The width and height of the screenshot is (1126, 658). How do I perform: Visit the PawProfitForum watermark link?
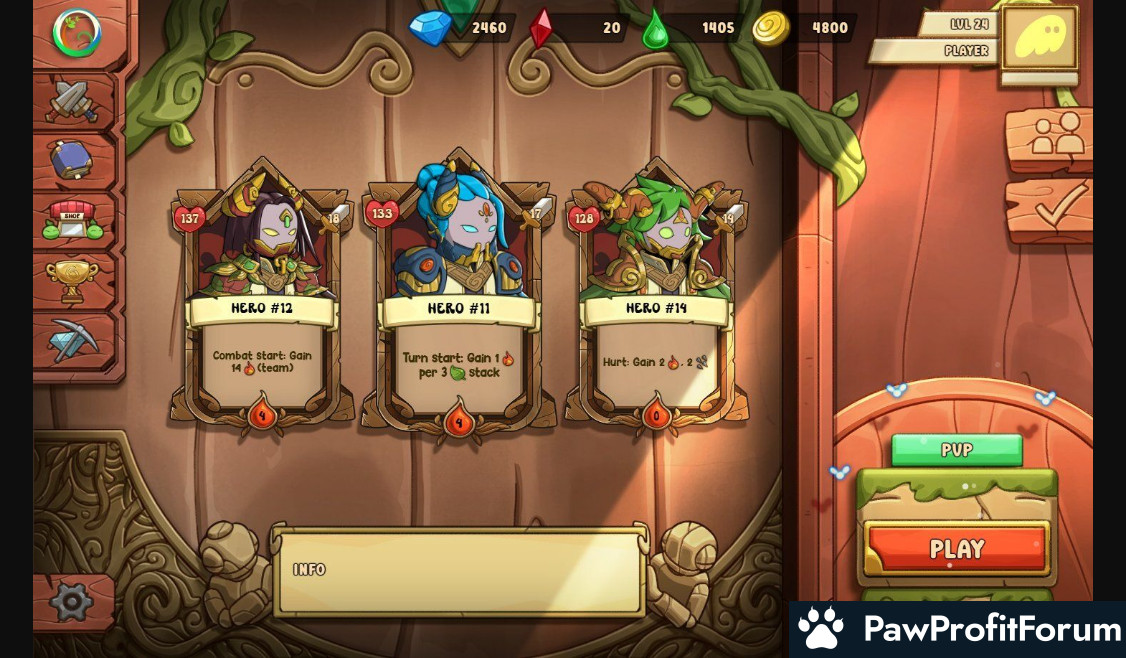pos(957,629)
